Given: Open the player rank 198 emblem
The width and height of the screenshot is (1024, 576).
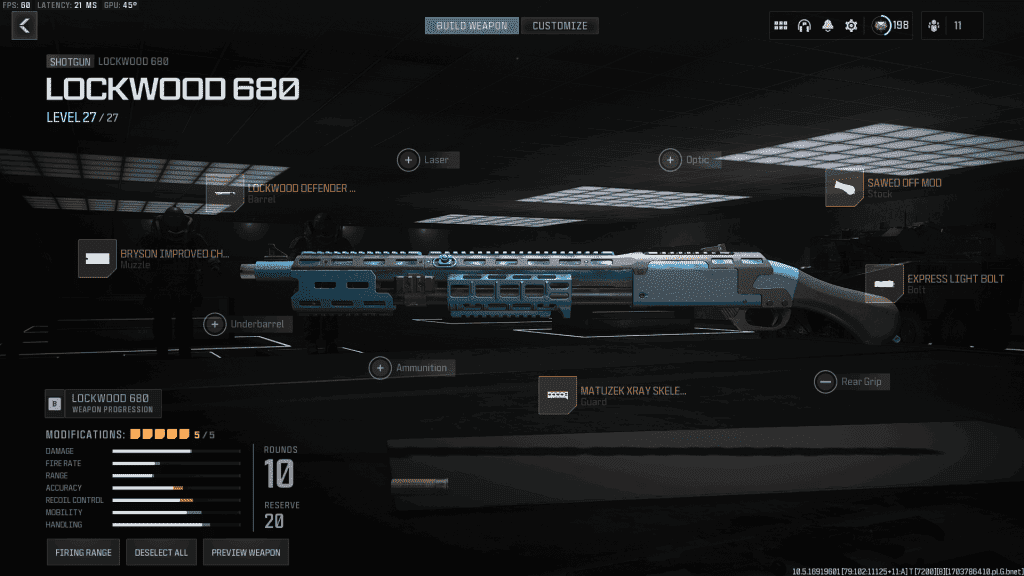Looking at the screenshot, I should point(884,25).
